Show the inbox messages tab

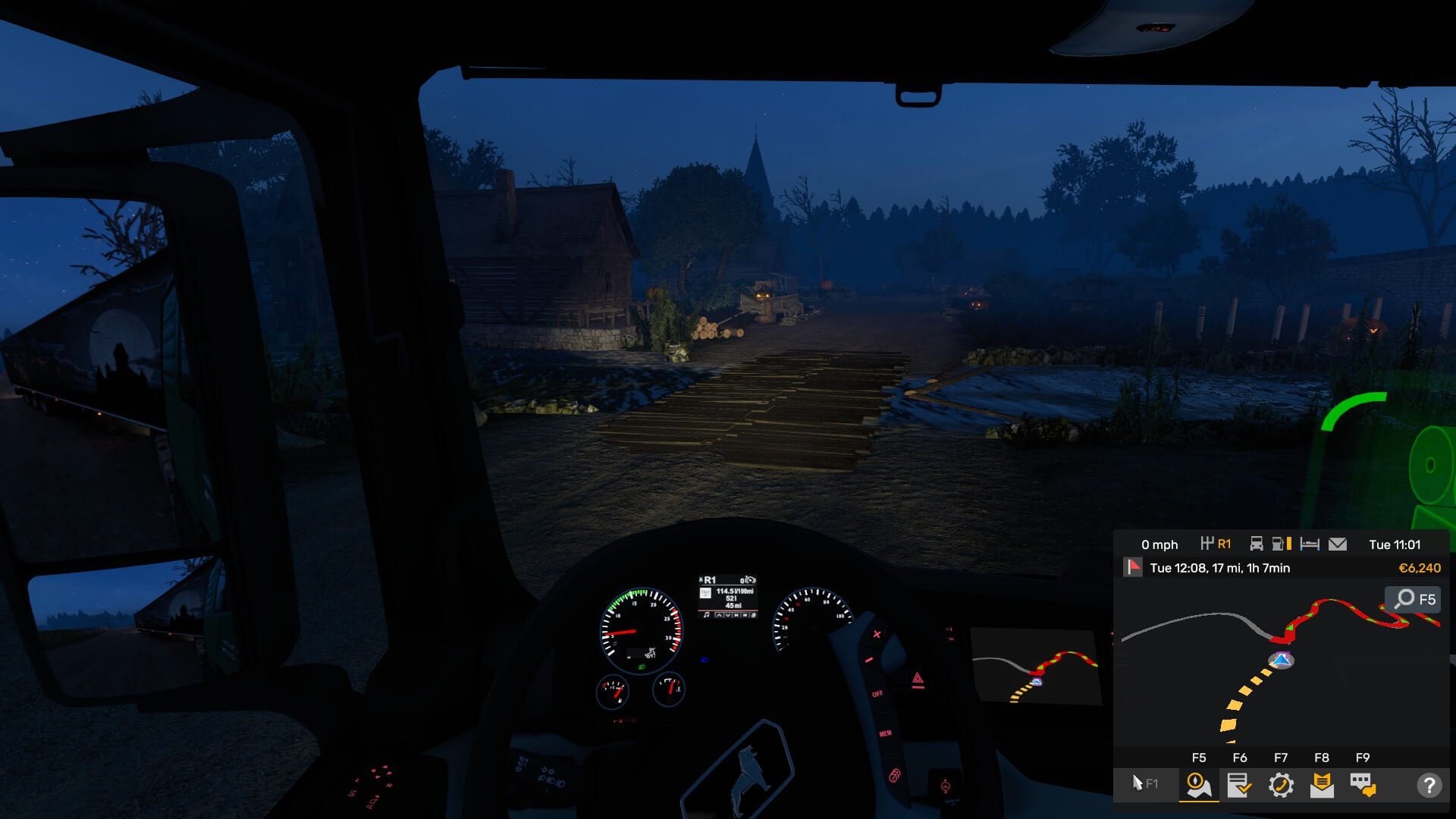click(x=1322, y=785)
